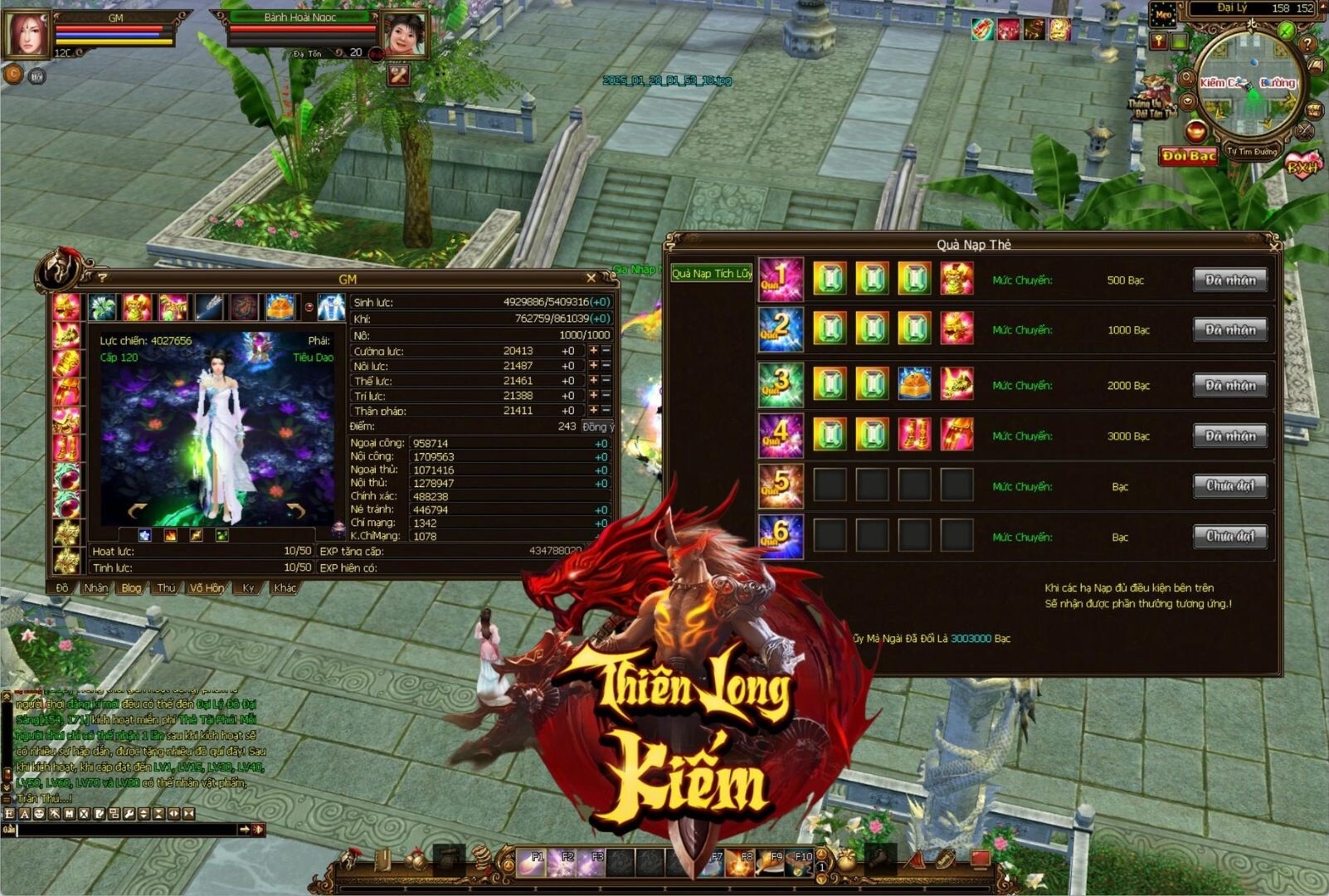Click the Đổi Bạc red button
The width and height of the screenshot is (1329, 896).
point(1188,155)
